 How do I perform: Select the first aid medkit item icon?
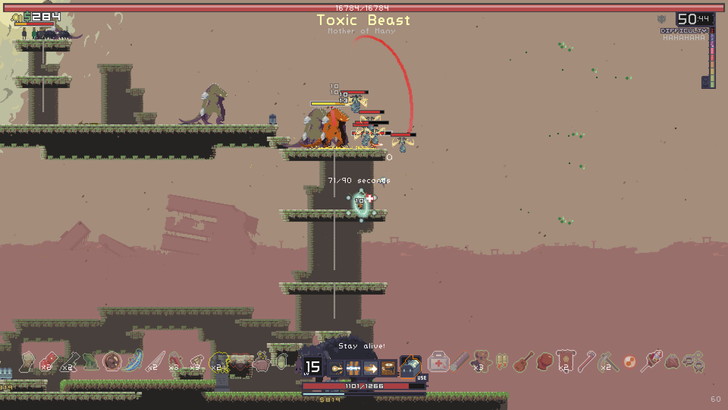(438, 361)
